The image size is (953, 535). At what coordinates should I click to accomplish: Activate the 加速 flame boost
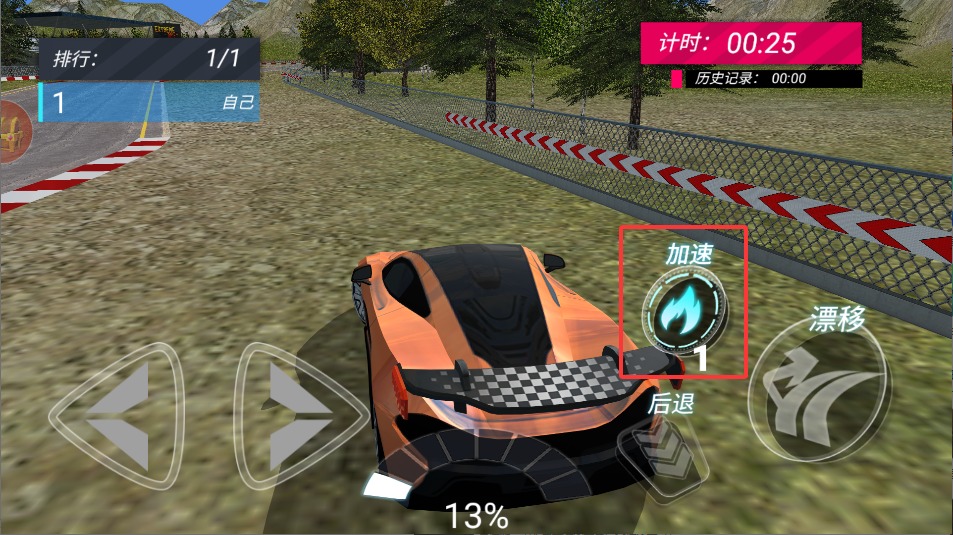point(685,310)
